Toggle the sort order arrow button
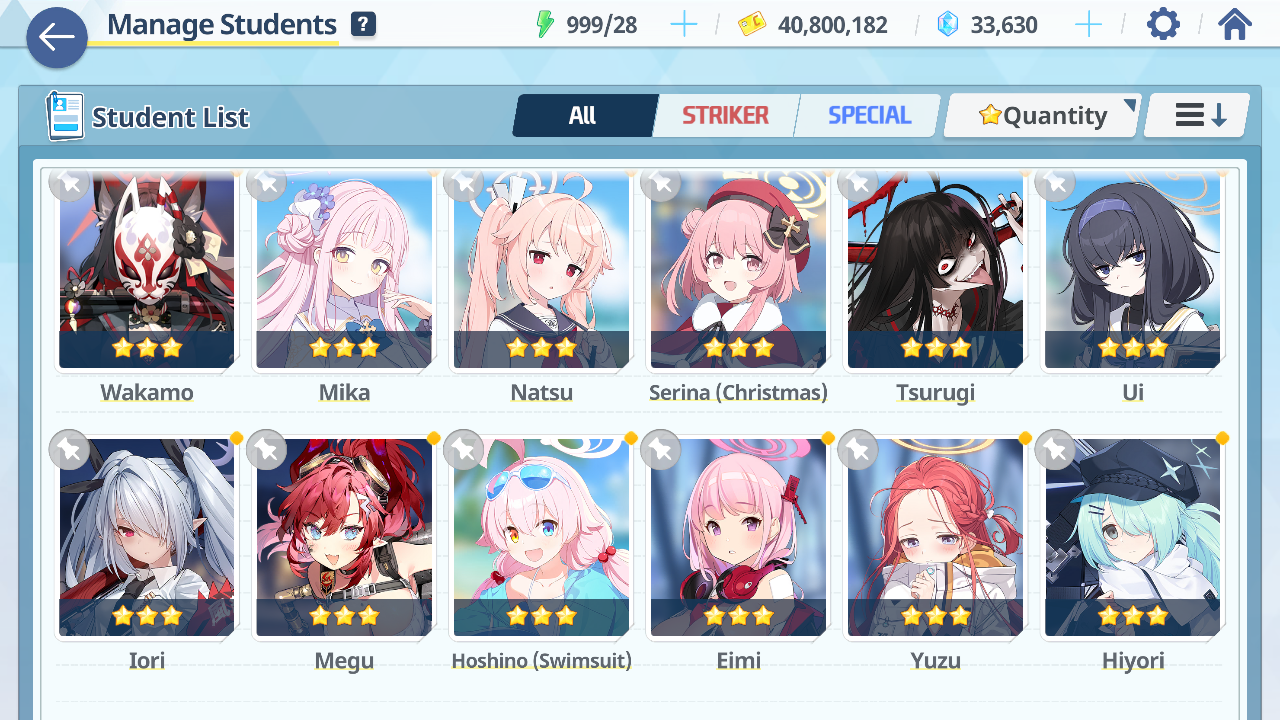This screenshot has height=720, width=1280. pos(1198,116)
